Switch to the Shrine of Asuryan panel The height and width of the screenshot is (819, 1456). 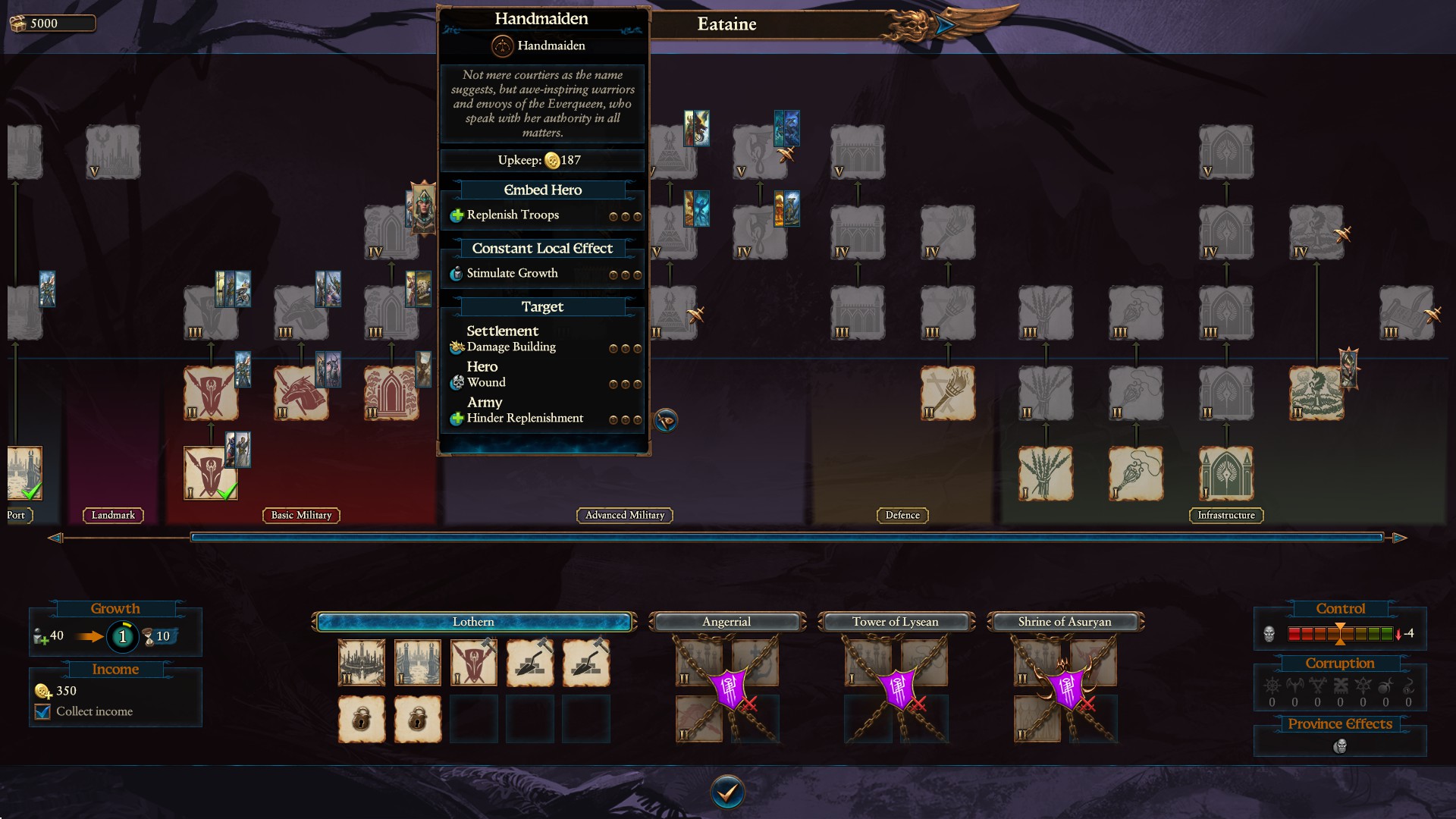[1063, 621]
